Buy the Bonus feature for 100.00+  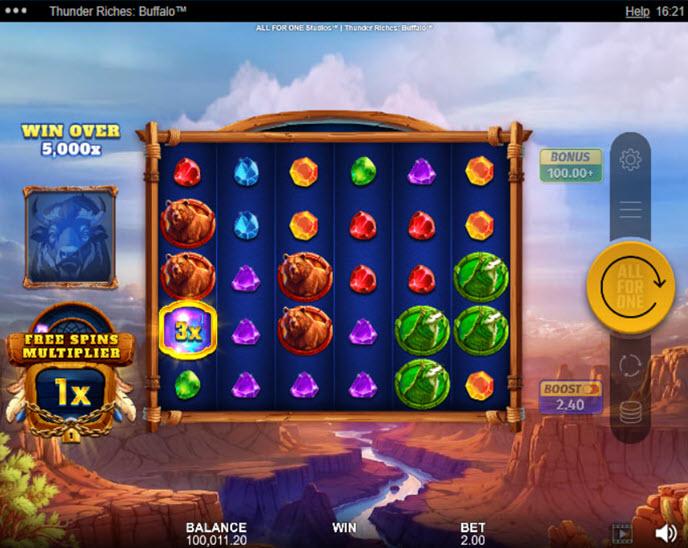(571, 166)
